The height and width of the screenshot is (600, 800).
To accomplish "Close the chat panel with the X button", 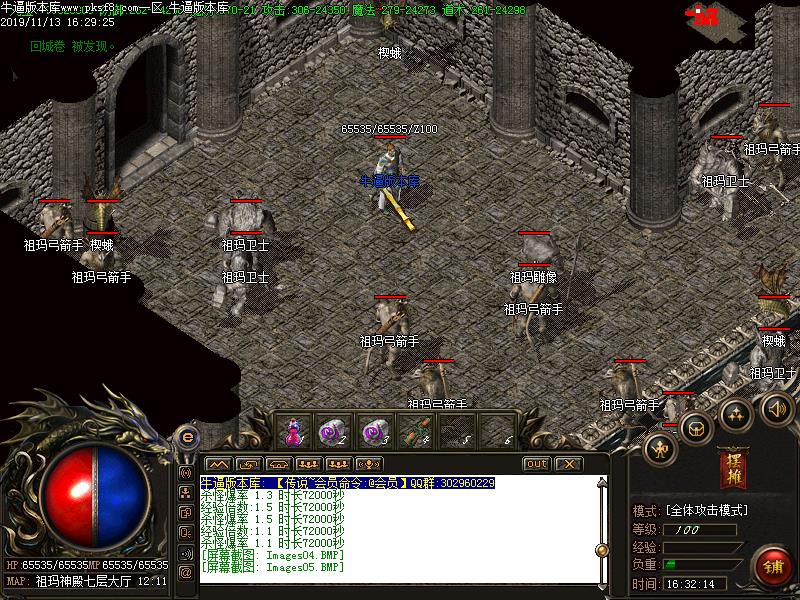I will pos(568,464).
